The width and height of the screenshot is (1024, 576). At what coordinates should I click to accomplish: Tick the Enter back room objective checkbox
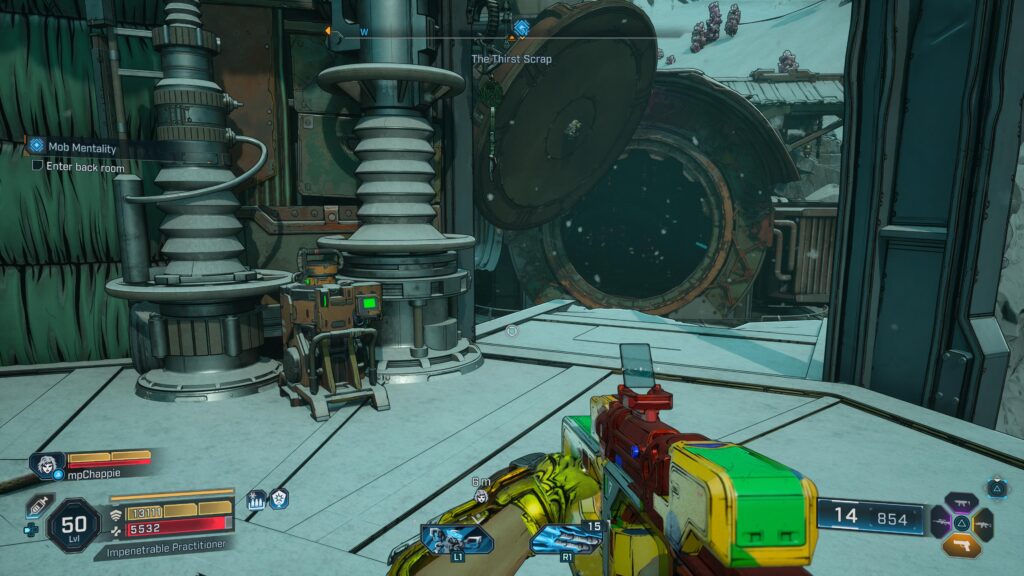(x=37, y=165)
